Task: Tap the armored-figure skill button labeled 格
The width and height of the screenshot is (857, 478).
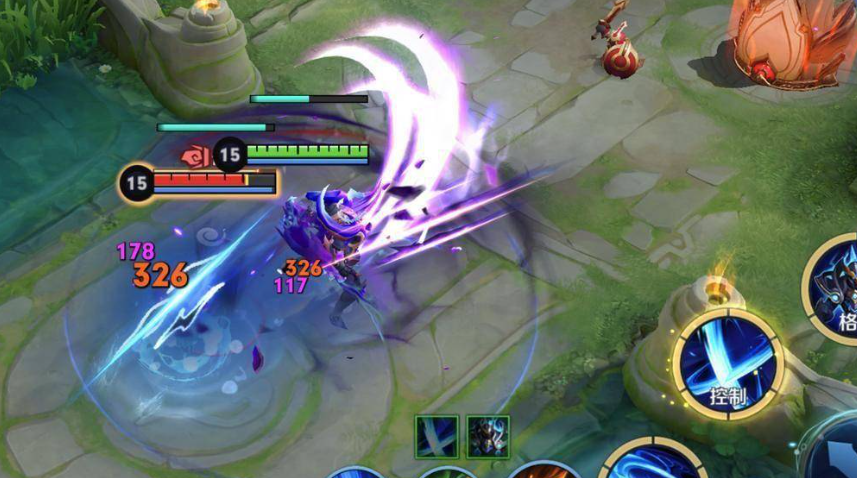Action: tap(838, 293)
